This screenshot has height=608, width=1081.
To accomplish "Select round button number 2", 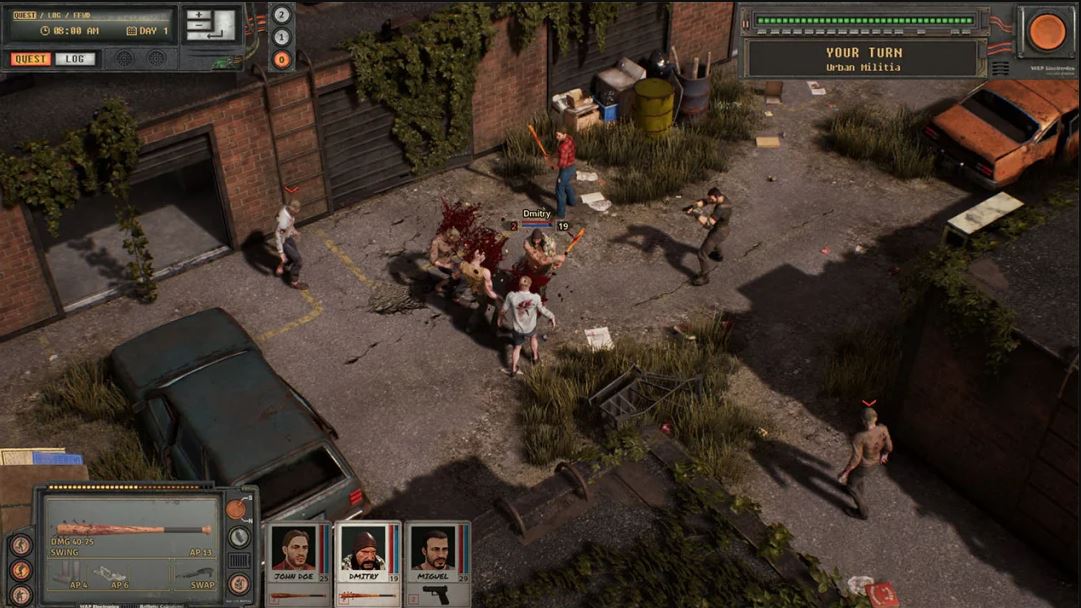I will [x=282, y=15].
